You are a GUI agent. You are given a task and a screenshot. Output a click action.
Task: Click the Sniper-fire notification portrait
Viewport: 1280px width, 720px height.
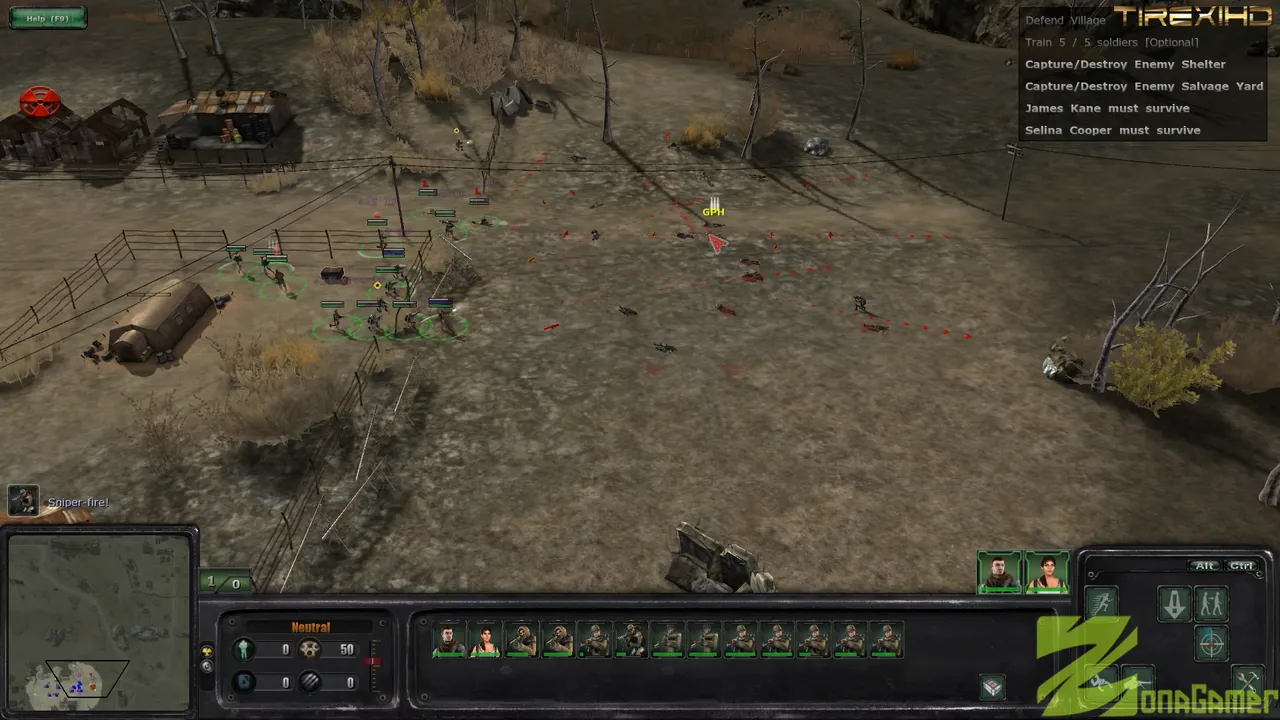click(x=23, y=500)
